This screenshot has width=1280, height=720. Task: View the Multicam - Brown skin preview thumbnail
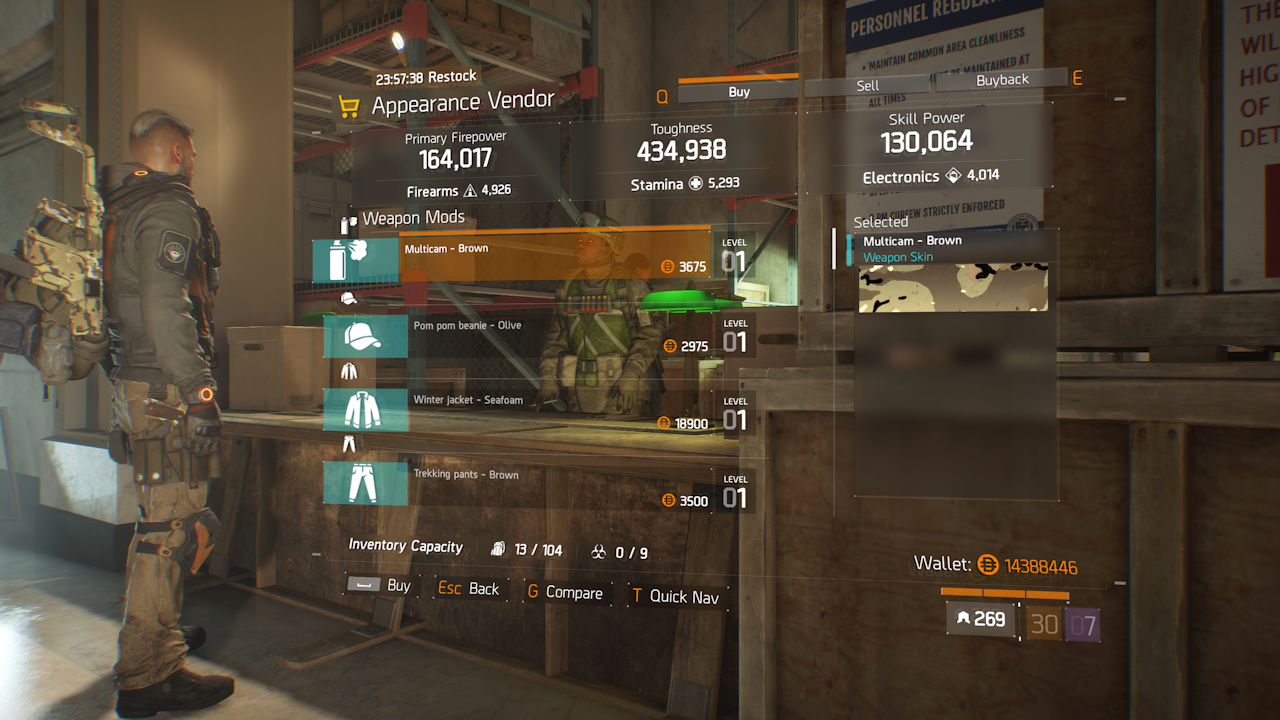pos(953,288)
